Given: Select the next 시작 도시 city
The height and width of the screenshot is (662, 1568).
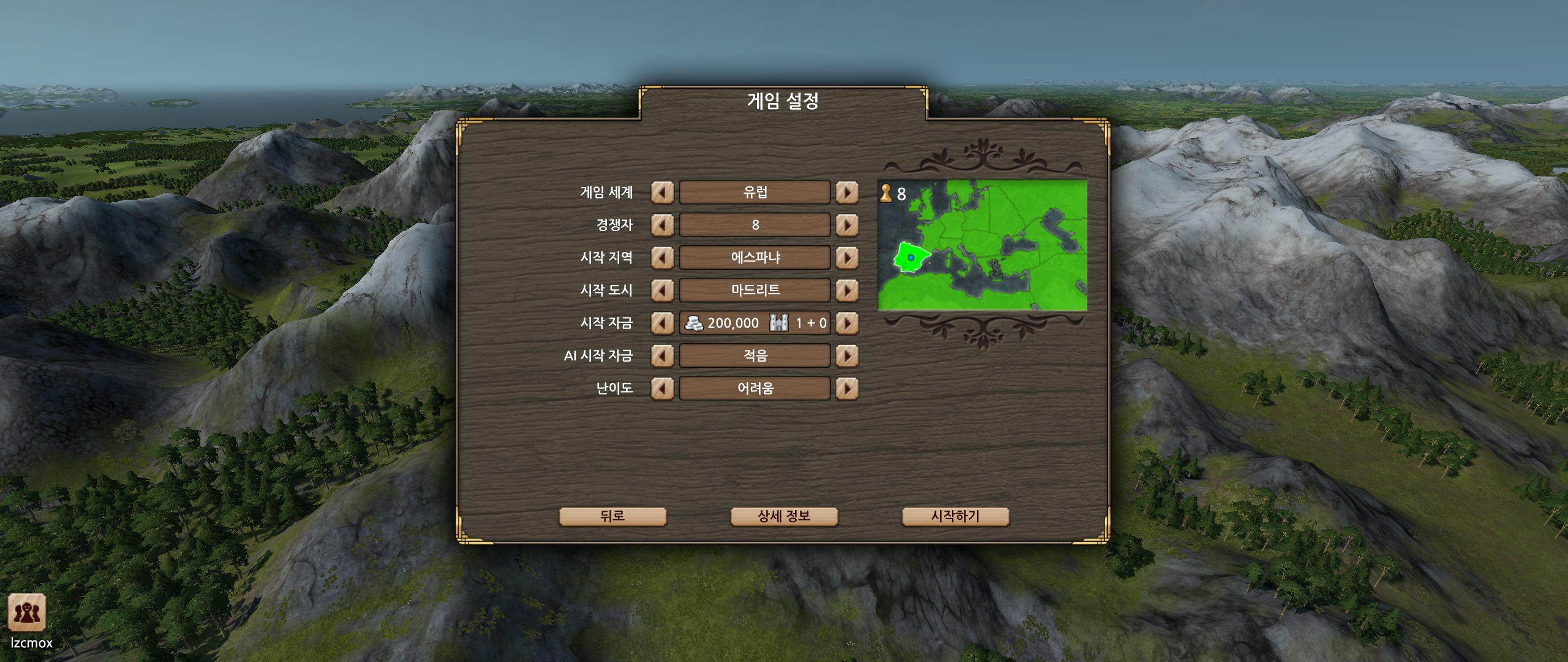Looking at the screenshot, I should 847,291.
